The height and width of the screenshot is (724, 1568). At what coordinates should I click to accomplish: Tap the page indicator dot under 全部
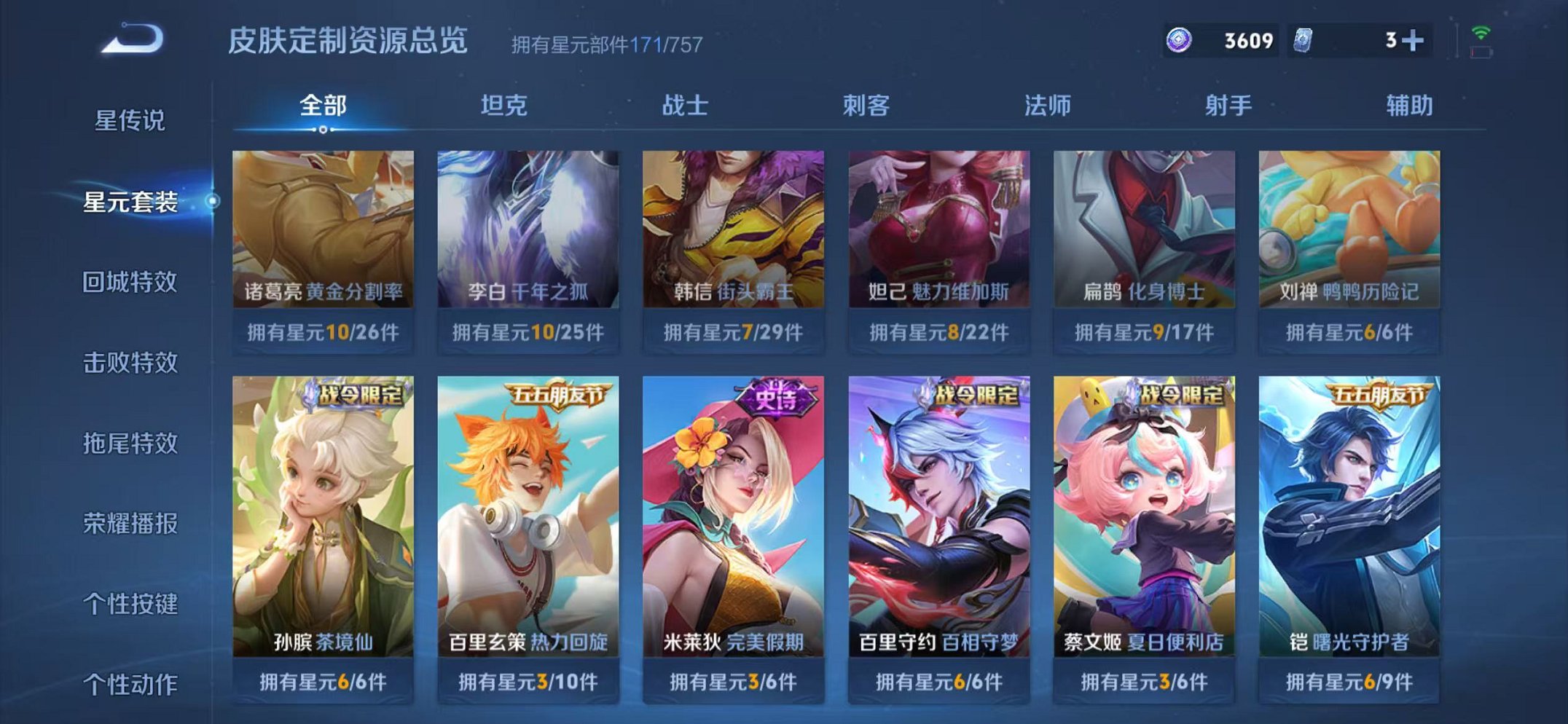tap(322, 128)
